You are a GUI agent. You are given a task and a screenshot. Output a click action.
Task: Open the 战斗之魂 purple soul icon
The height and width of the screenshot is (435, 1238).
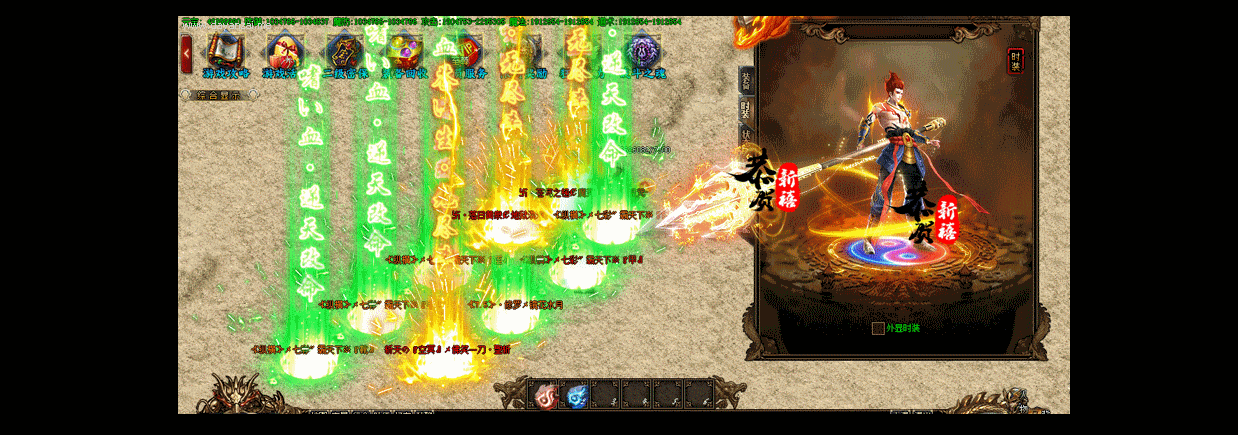pyautogui.click(x=641, y=51)
